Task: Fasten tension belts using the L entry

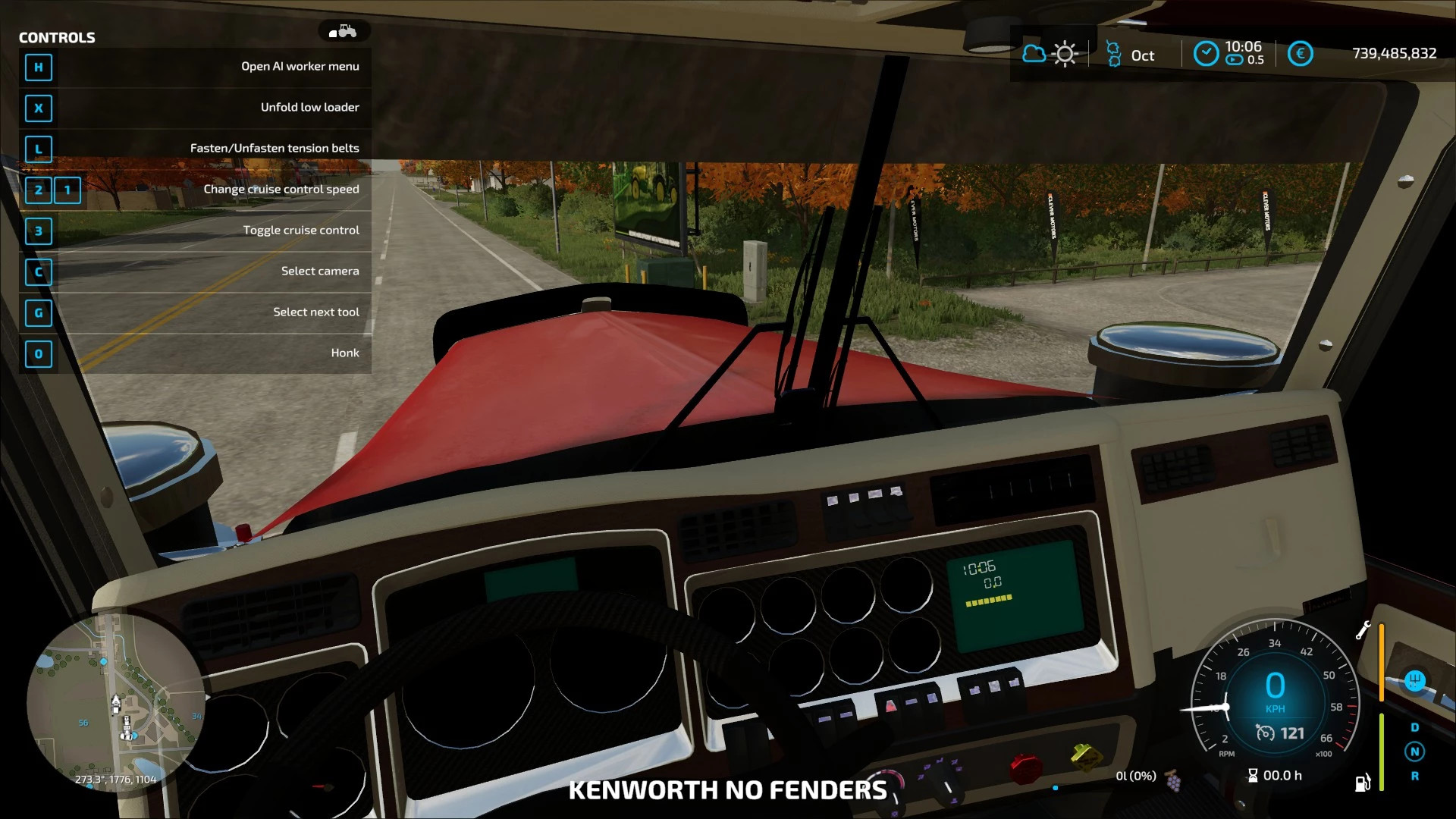Action: 39,149
